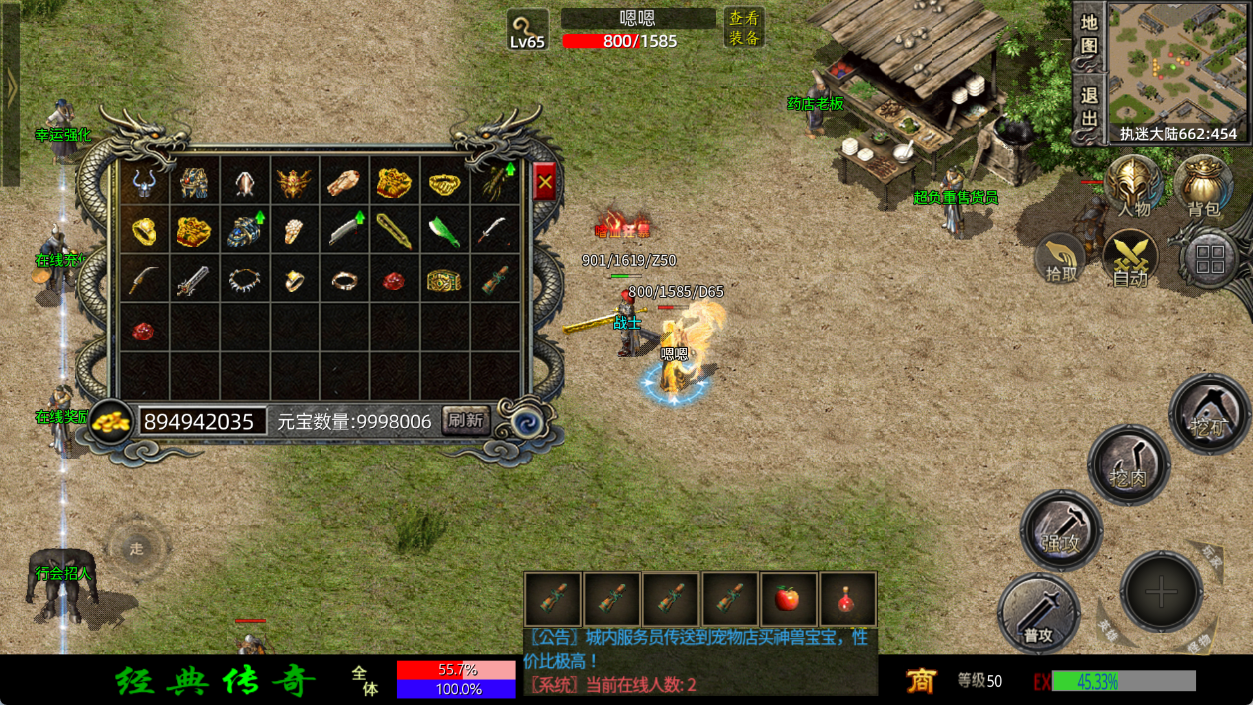Use the 强攻 power attack skill
The image size is (1253, 705).
tap(1061, 530)
